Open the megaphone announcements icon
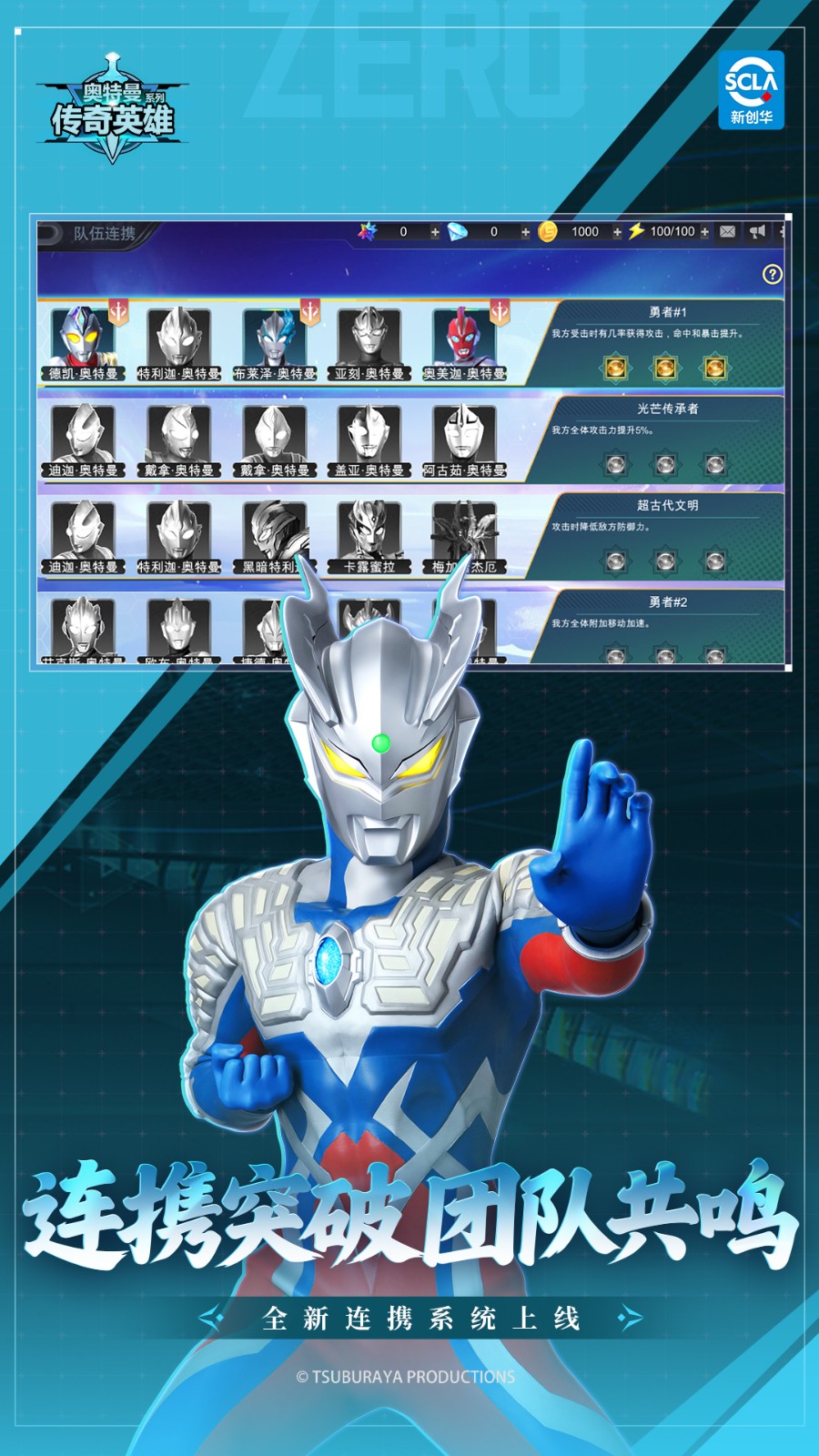 [x=757, y=232]
